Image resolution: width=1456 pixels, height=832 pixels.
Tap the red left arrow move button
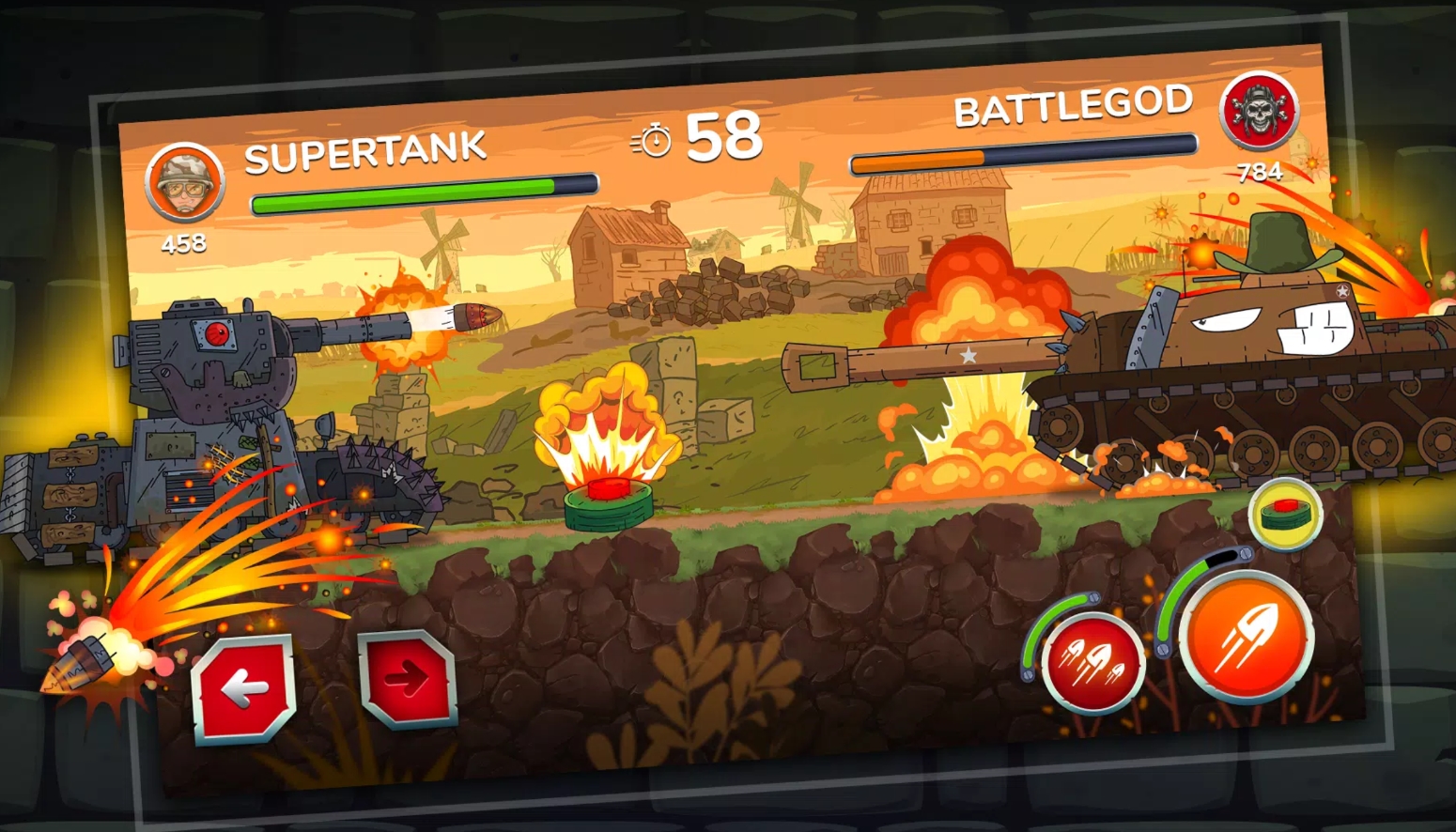point(245,689)
